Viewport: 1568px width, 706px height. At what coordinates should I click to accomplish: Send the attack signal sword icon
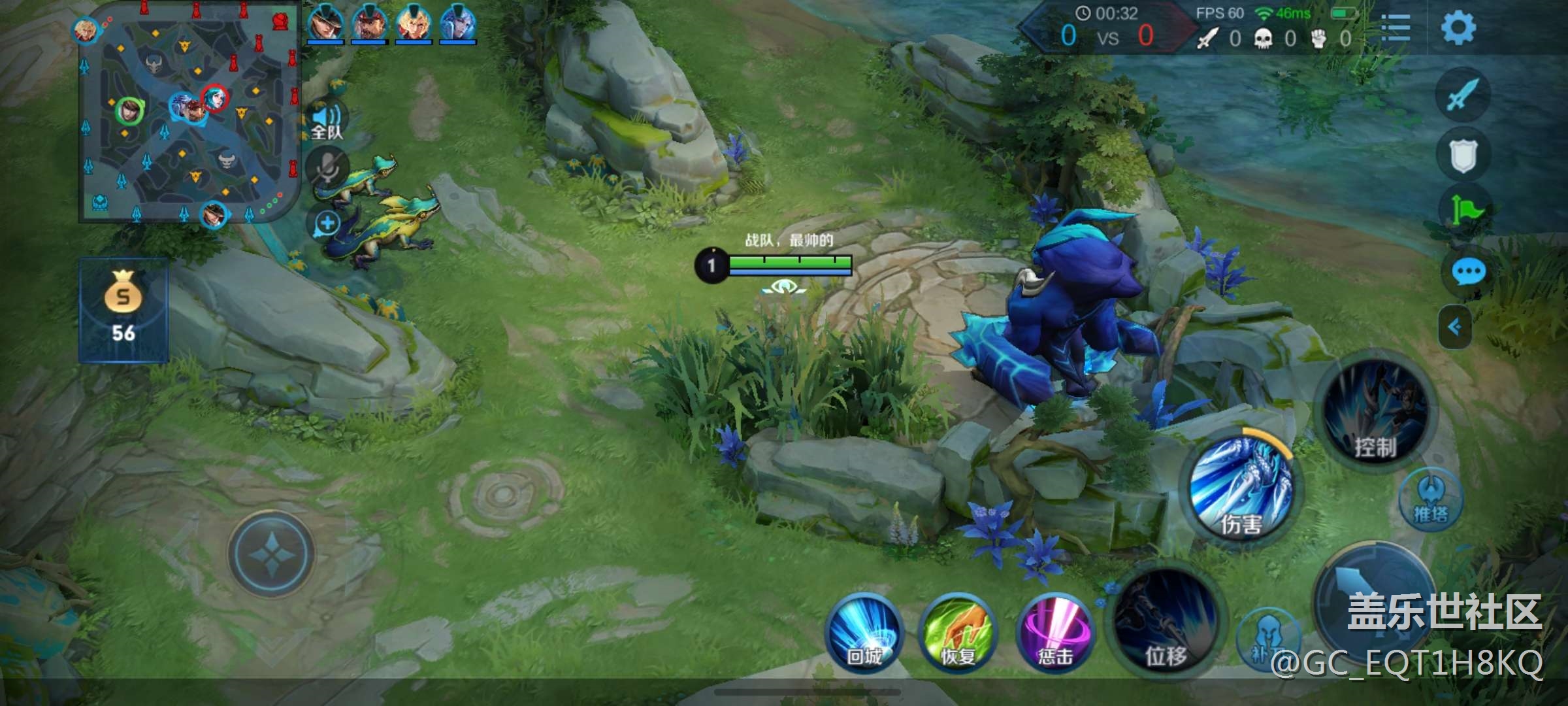[x=1463, y=95]
